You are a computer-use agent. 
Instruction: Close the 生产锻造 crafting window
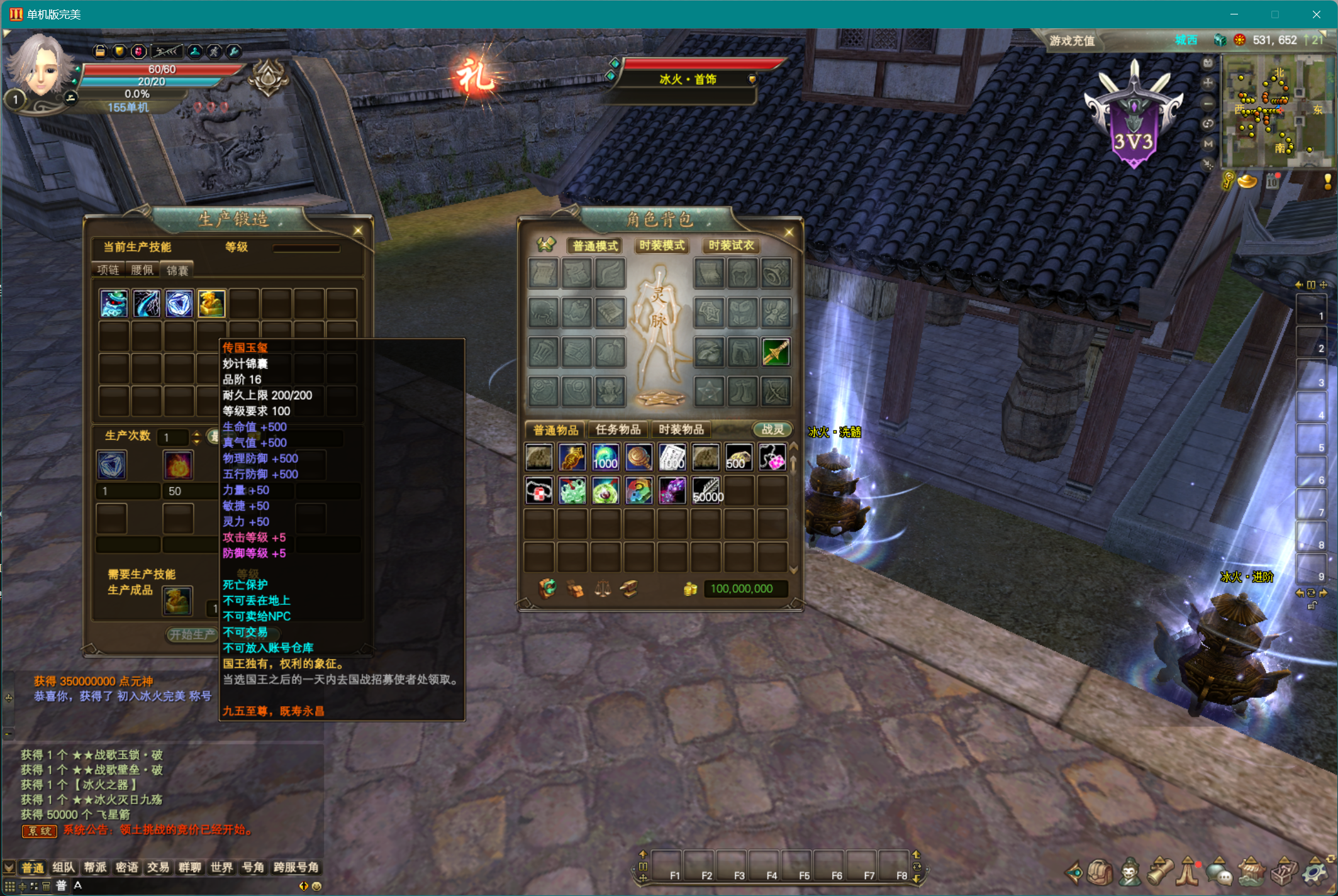tap(358, 231)
